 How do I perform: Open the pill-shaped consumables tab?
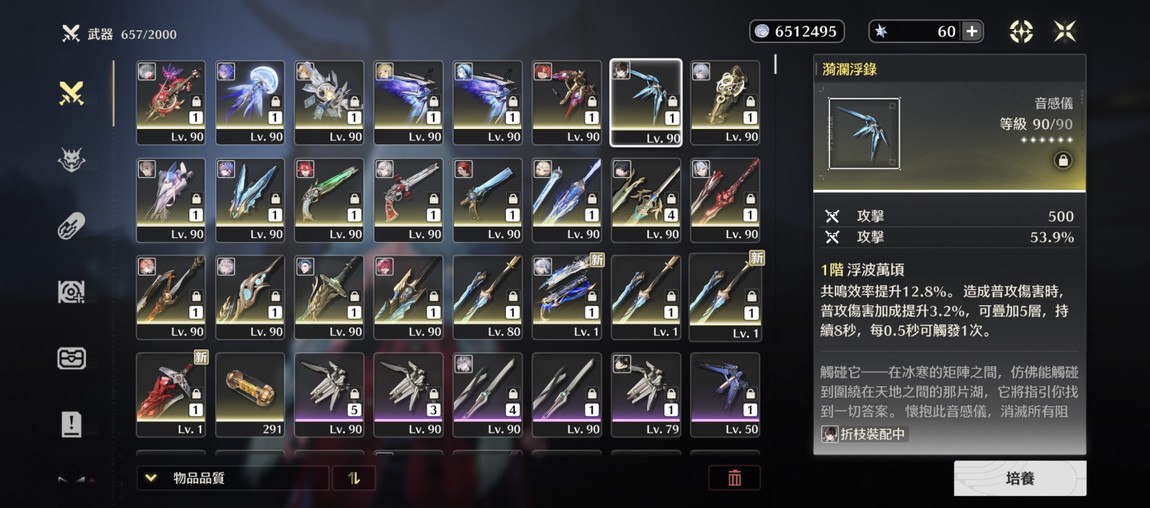point(71,226)
